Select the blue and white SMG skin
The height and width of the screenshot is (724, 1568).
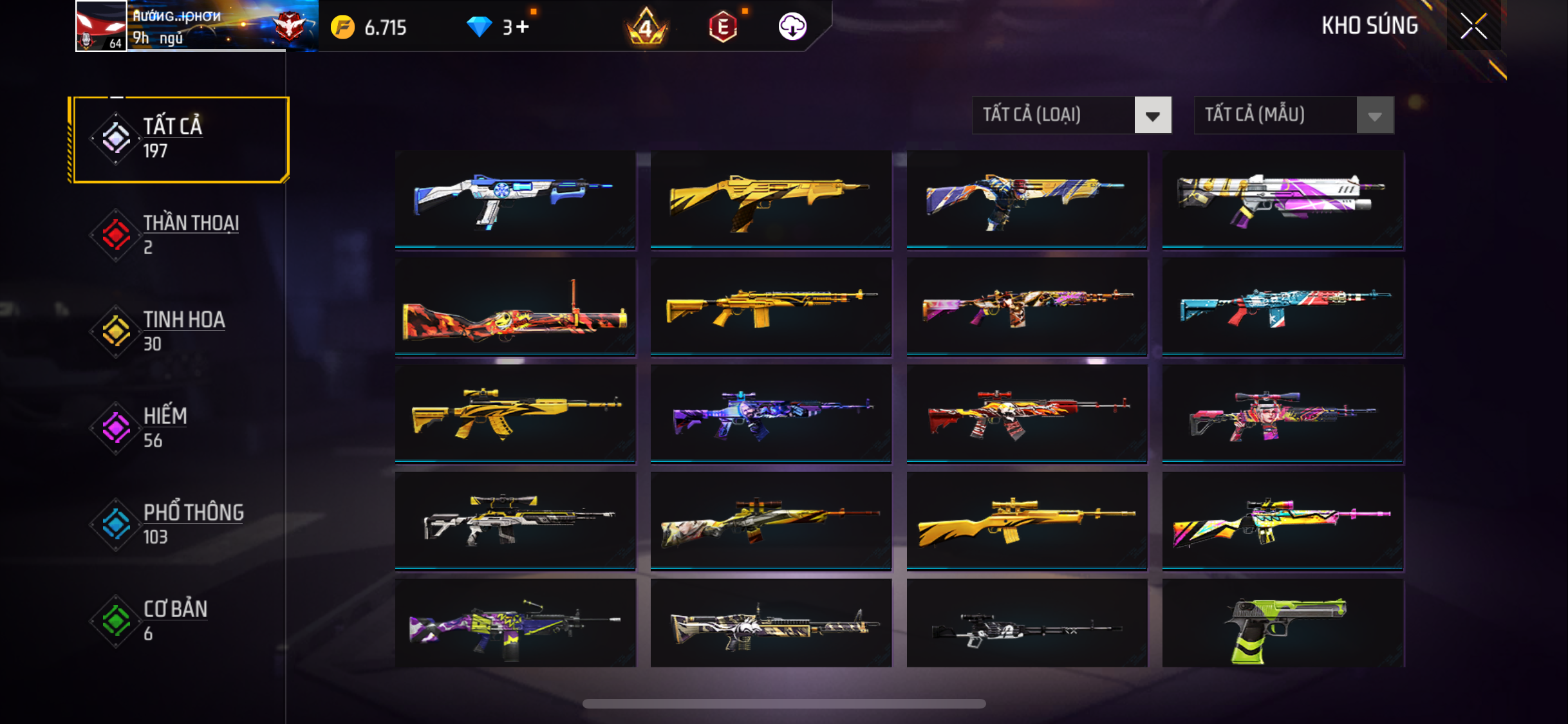515,200
